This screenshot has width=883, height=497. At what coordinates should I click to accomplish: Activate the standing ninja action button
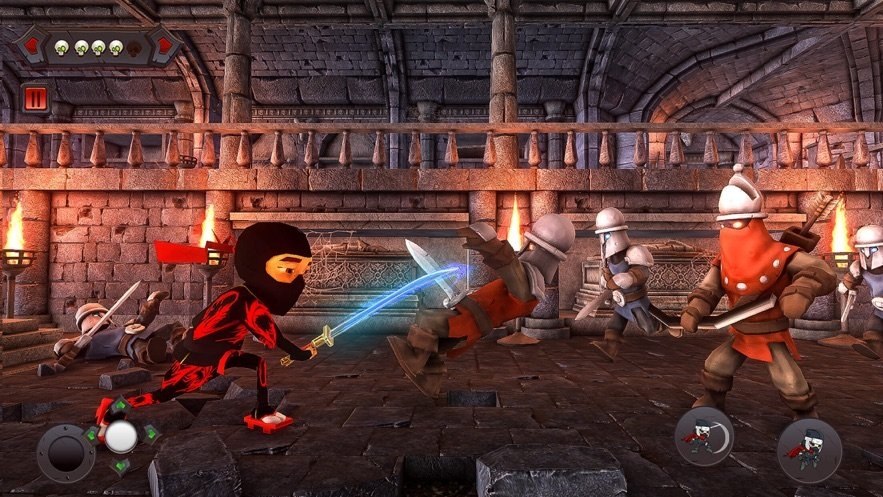(x=809, y=450)
